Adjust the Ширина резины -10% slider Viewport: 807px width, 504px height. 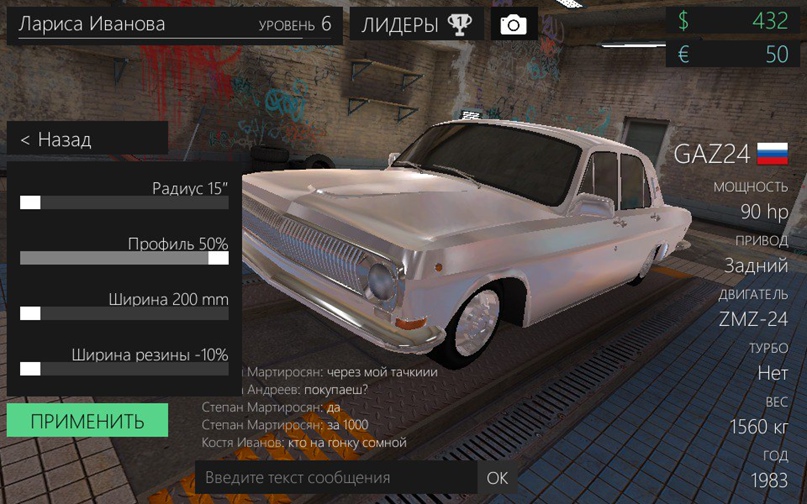click(x=31, y=369)
